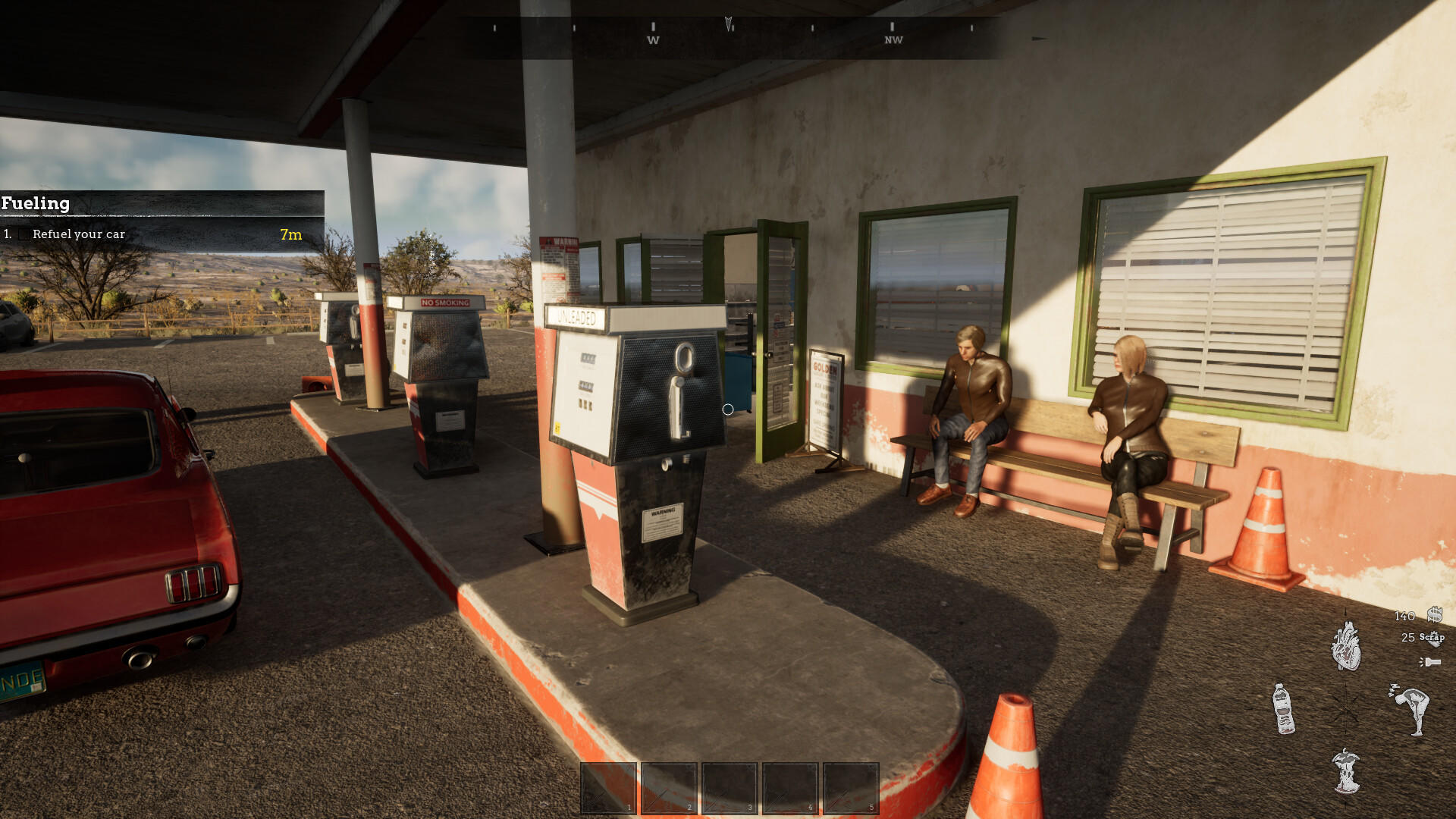Click the W marker on the compass bar
Viewport: 1456px width, 819px height.
point(652,39)
